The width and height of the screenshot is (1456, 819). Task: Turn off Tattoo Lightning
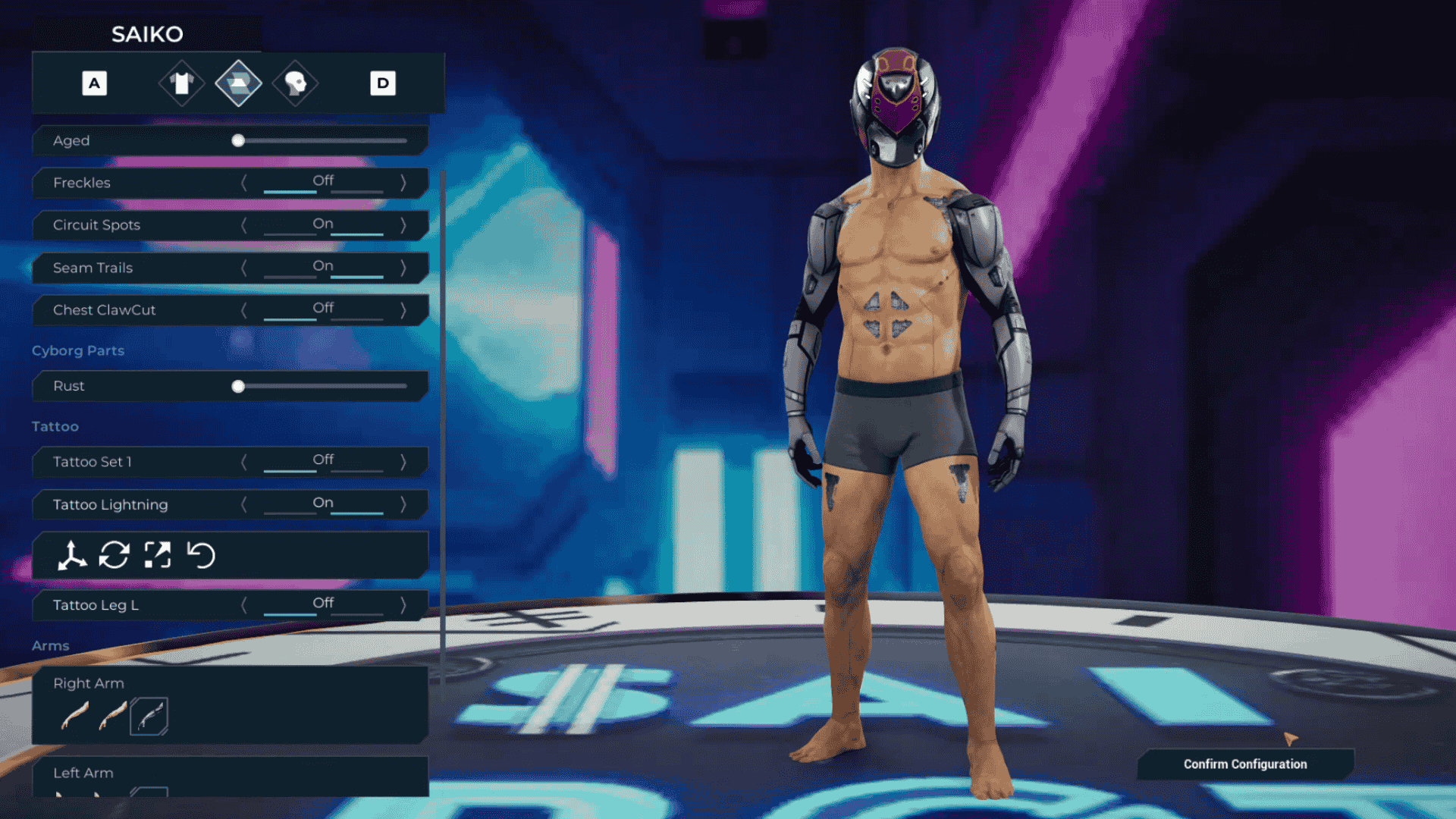pos(245,504)
